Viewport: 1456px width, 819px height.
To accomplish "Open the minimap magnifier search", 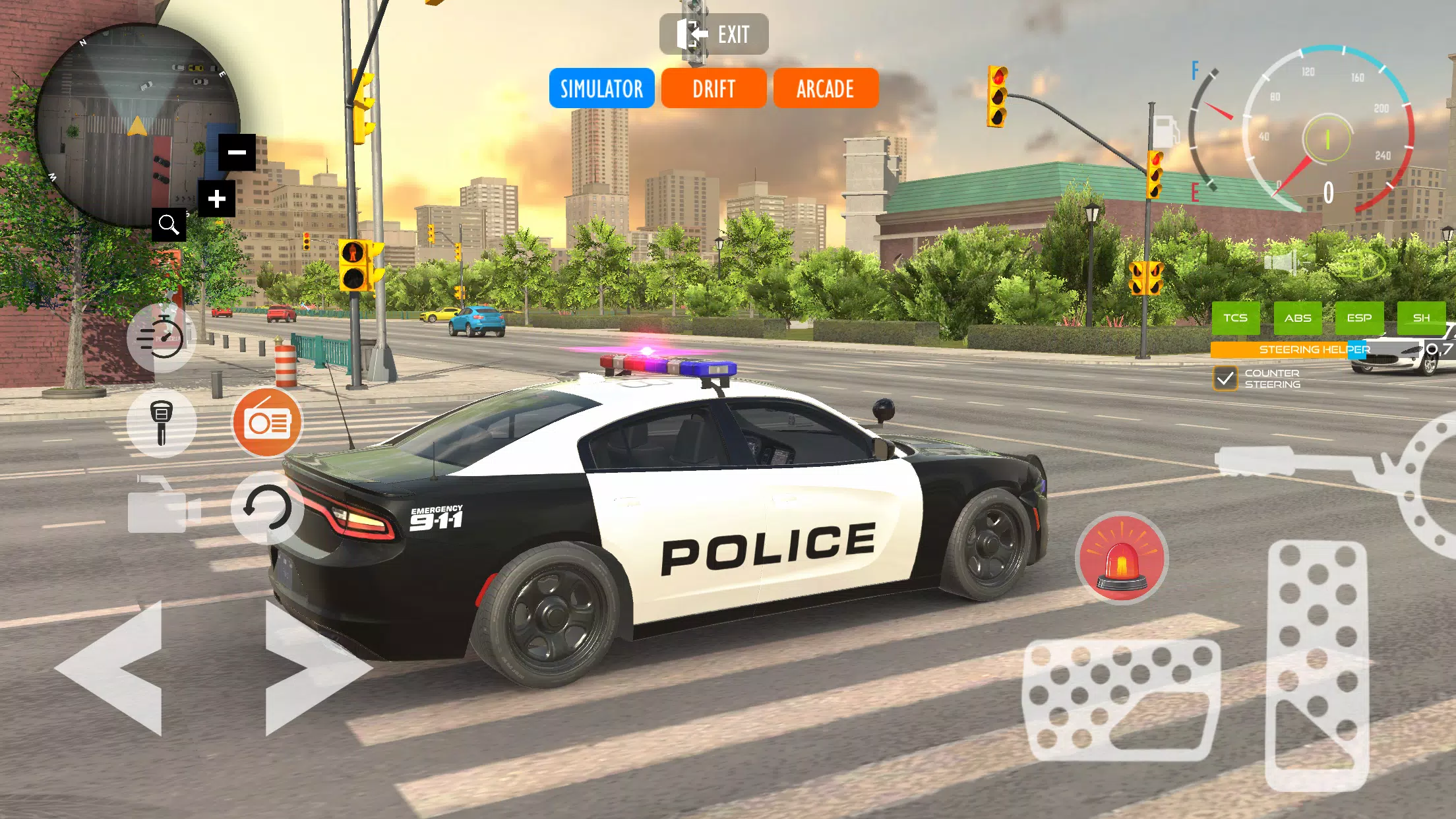I will point(169,225).
